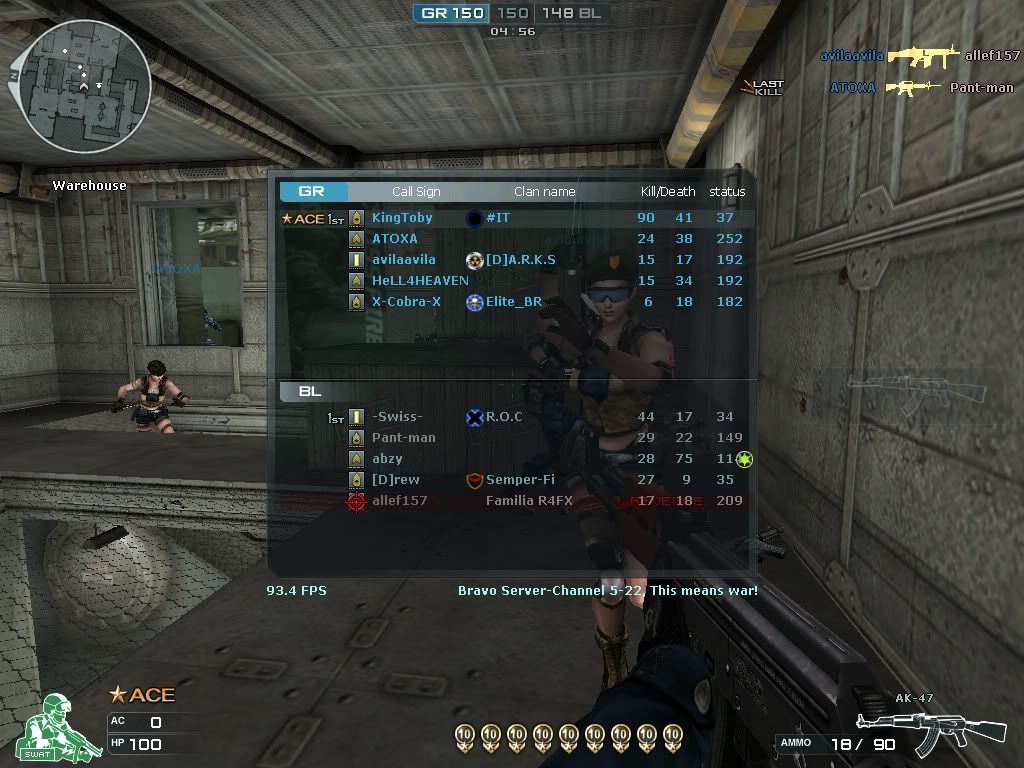Click the Elite_BR clan emblem

coord(475,302)
